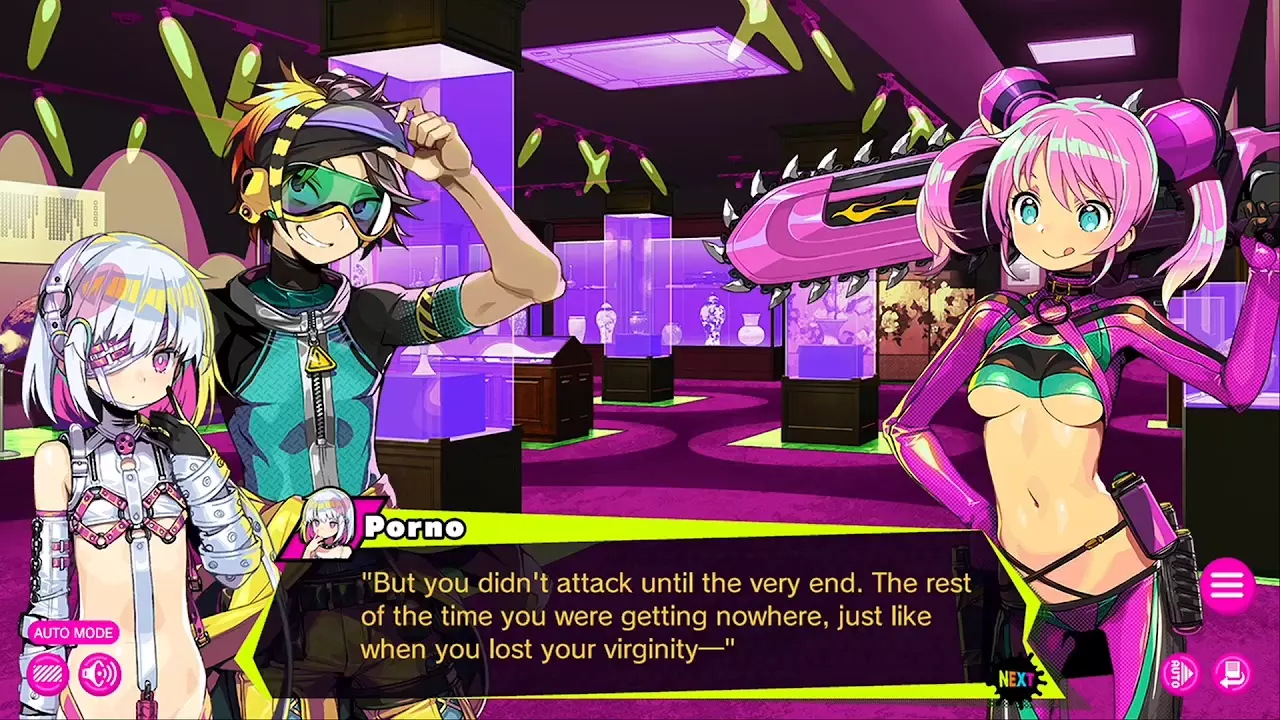Viewport: 1280px width, 720px height.
Task: Click the speaker voice icon
Action: 99,675
